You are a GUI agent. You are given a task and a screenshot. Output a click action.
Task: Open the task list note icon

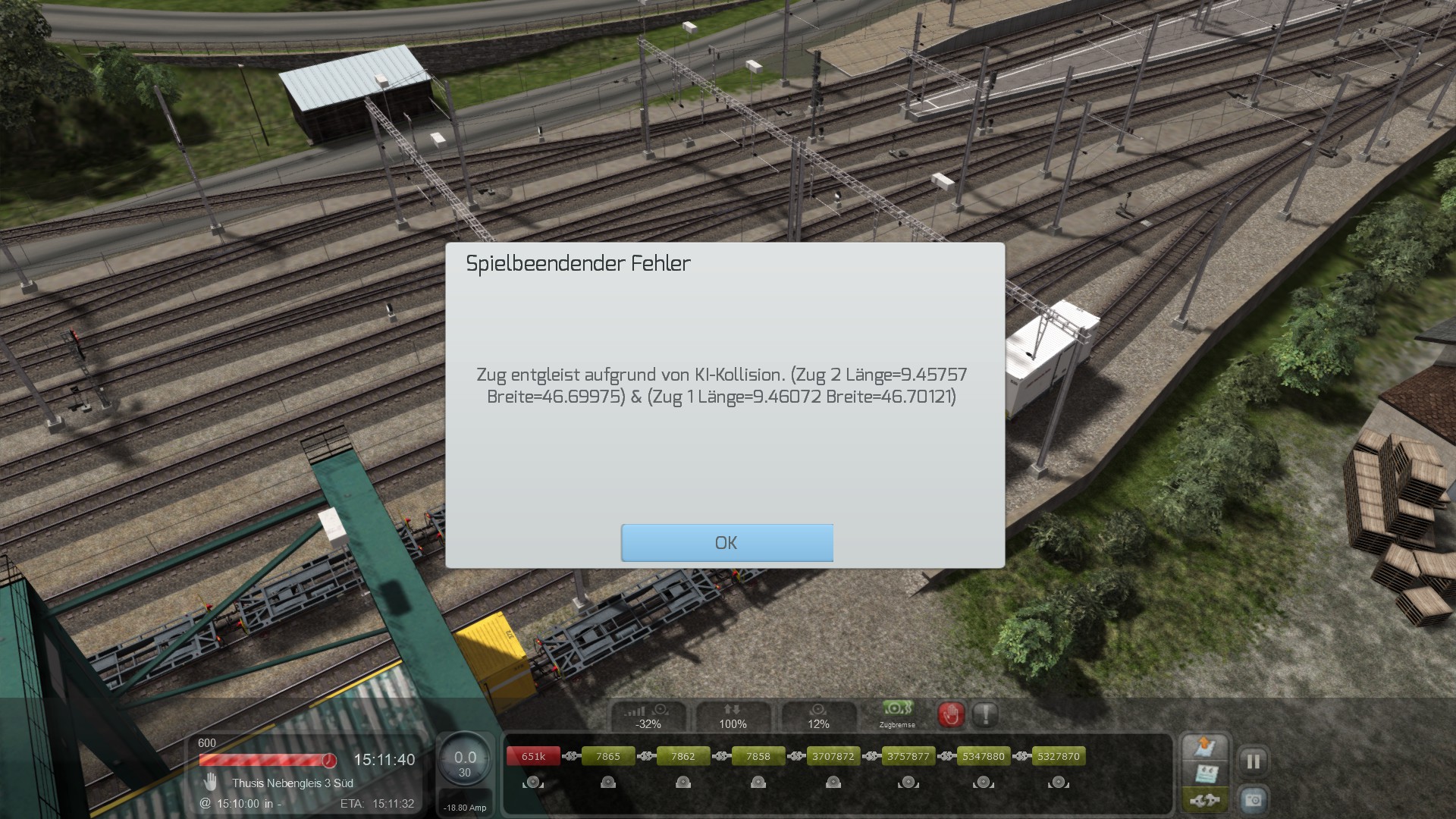point(1204,774)
